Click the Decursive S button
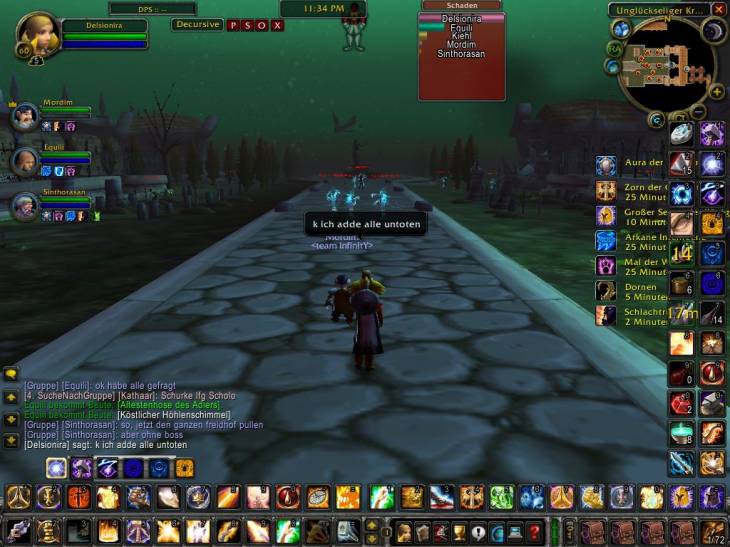The height and width of the screenshot is (547, 730). pyautogui.click(x=247, y=25)
